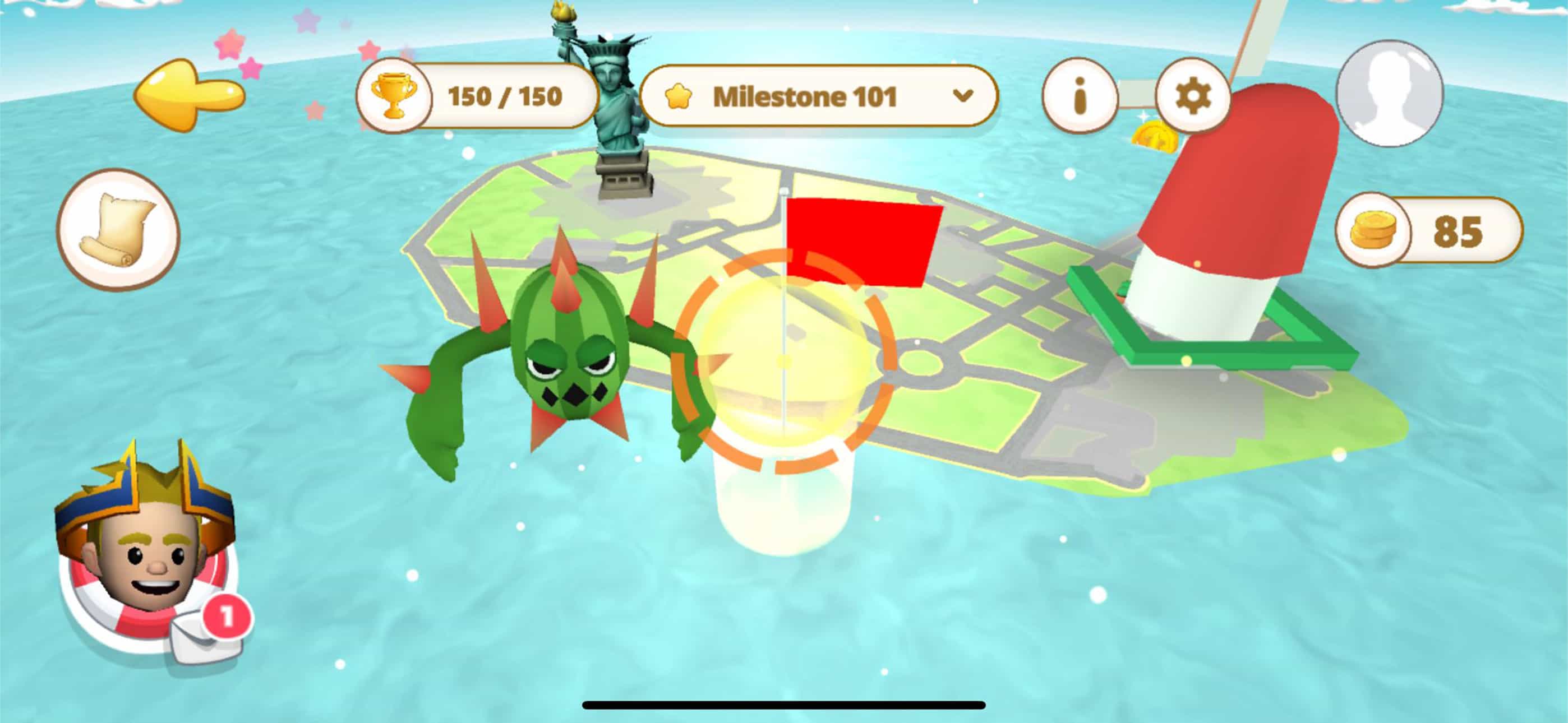This screenshot has height=723, width=1568.
Task: View the player profile avatar
Action: (1389, 93)
